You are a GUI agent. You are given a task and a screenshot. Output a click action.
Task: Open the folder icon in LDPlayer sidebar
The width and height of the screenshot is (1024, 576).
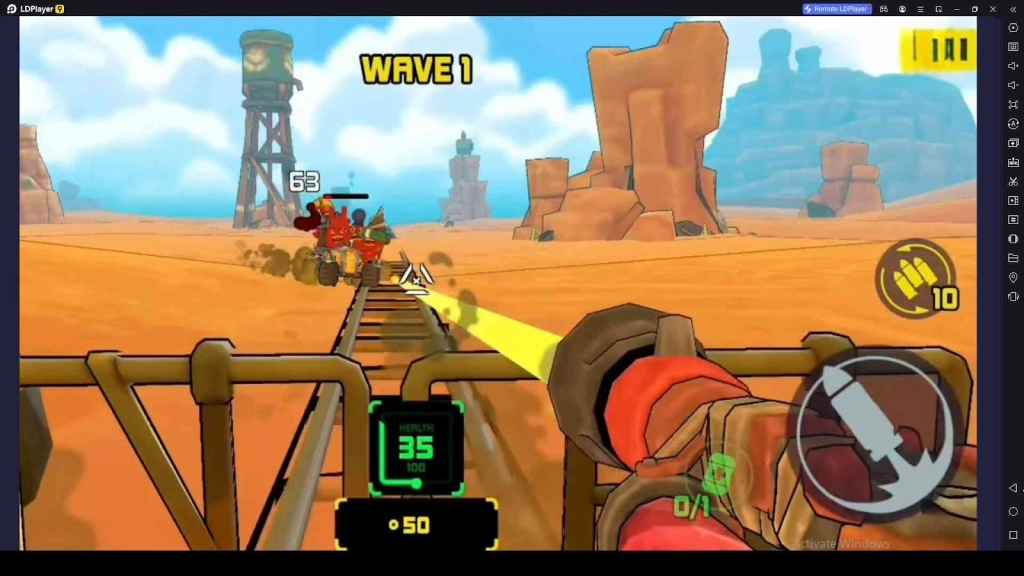point(1013,258)
